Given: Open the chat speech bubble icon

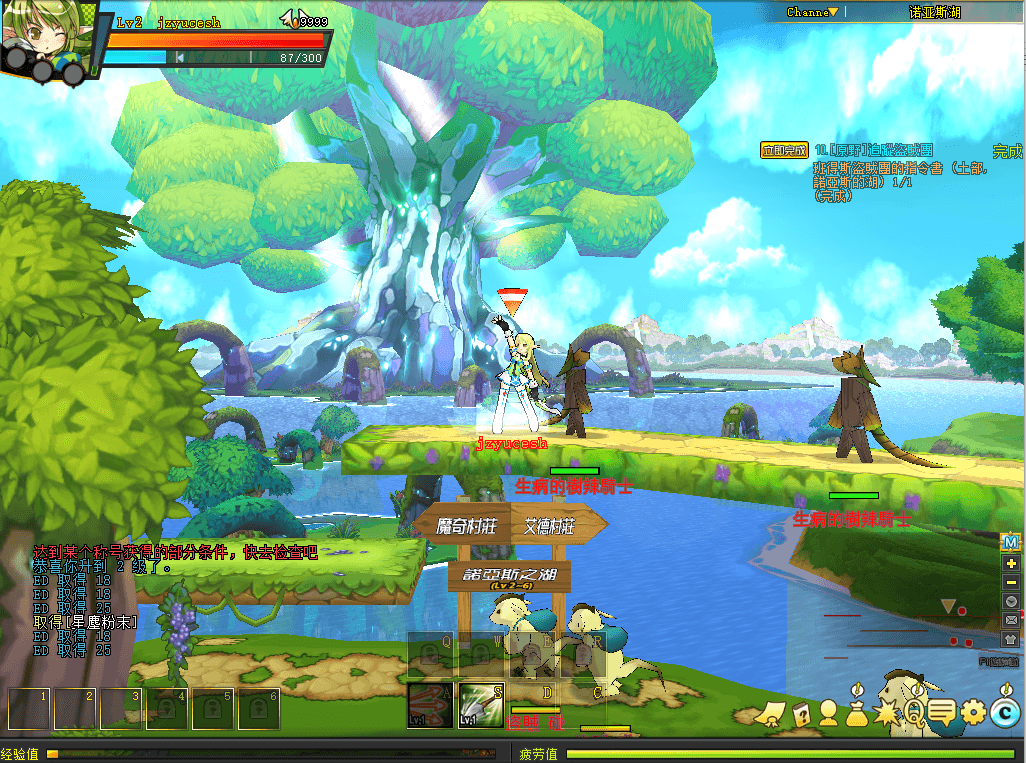Looking at the screenshot, I should pos(942,713).
